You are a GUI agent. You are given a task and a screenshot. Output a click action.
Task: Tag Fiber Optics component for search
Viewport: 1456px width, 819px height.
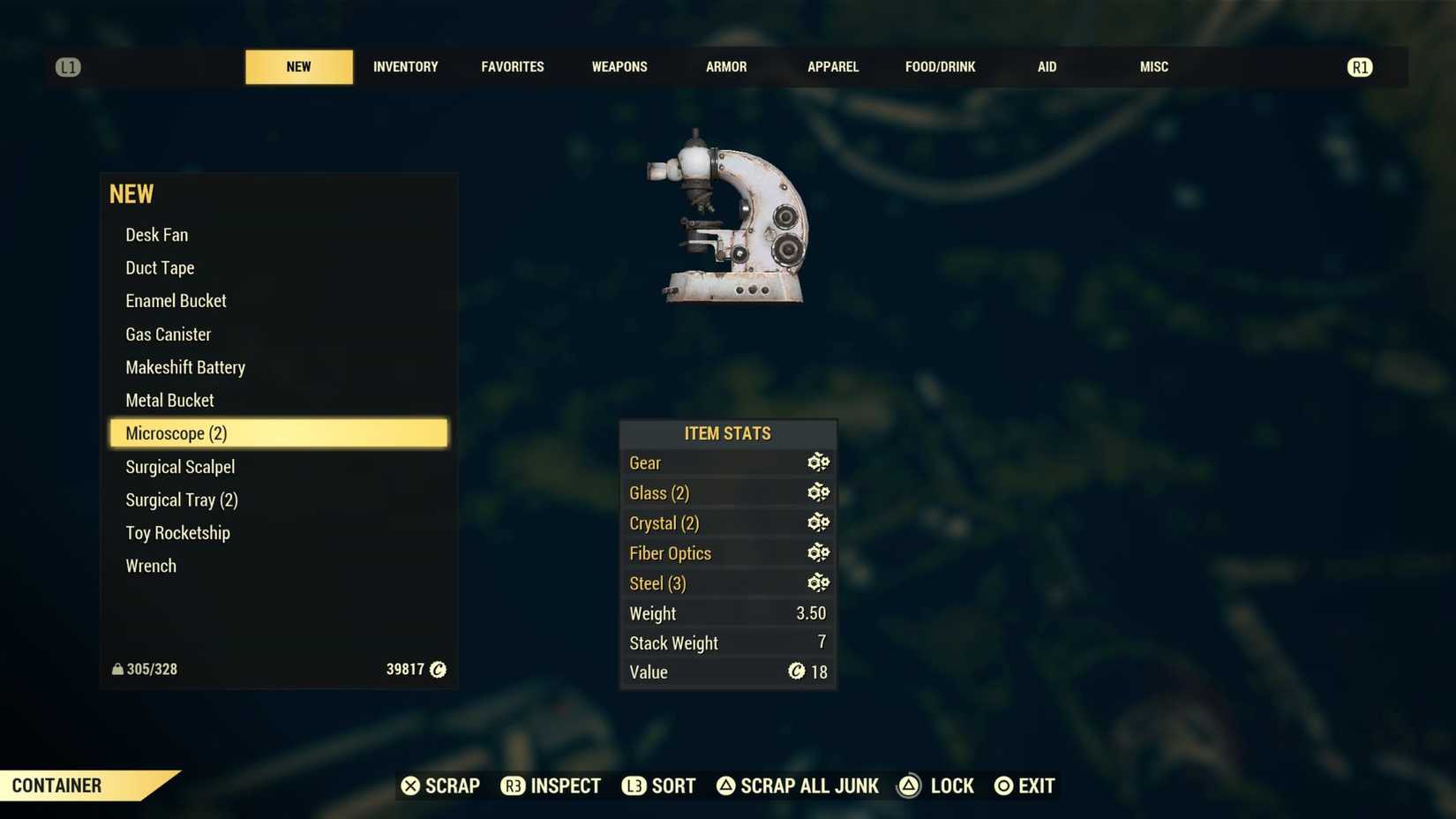(818, 552)
